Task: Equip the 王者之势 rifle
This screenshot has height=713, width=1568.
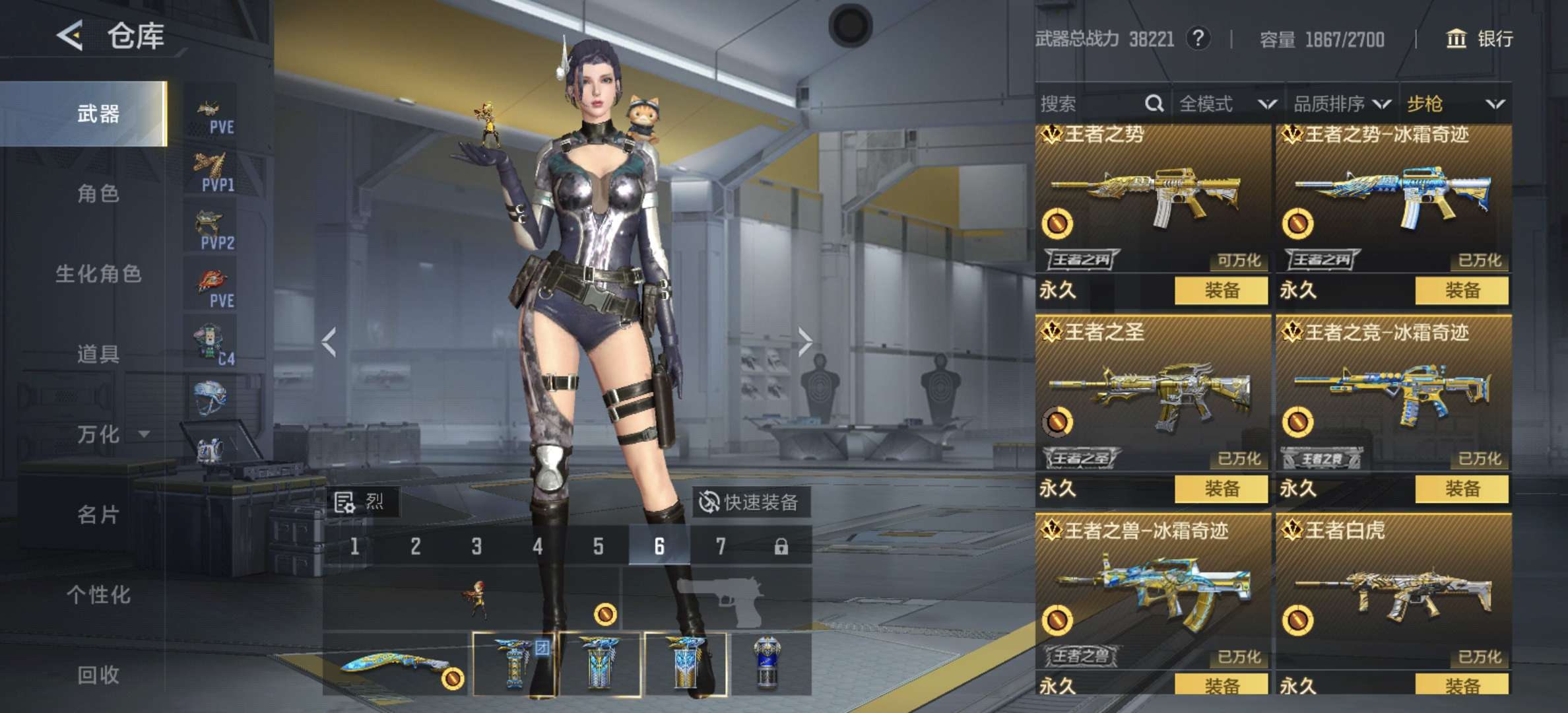Action: click(x=1221, y=290)
